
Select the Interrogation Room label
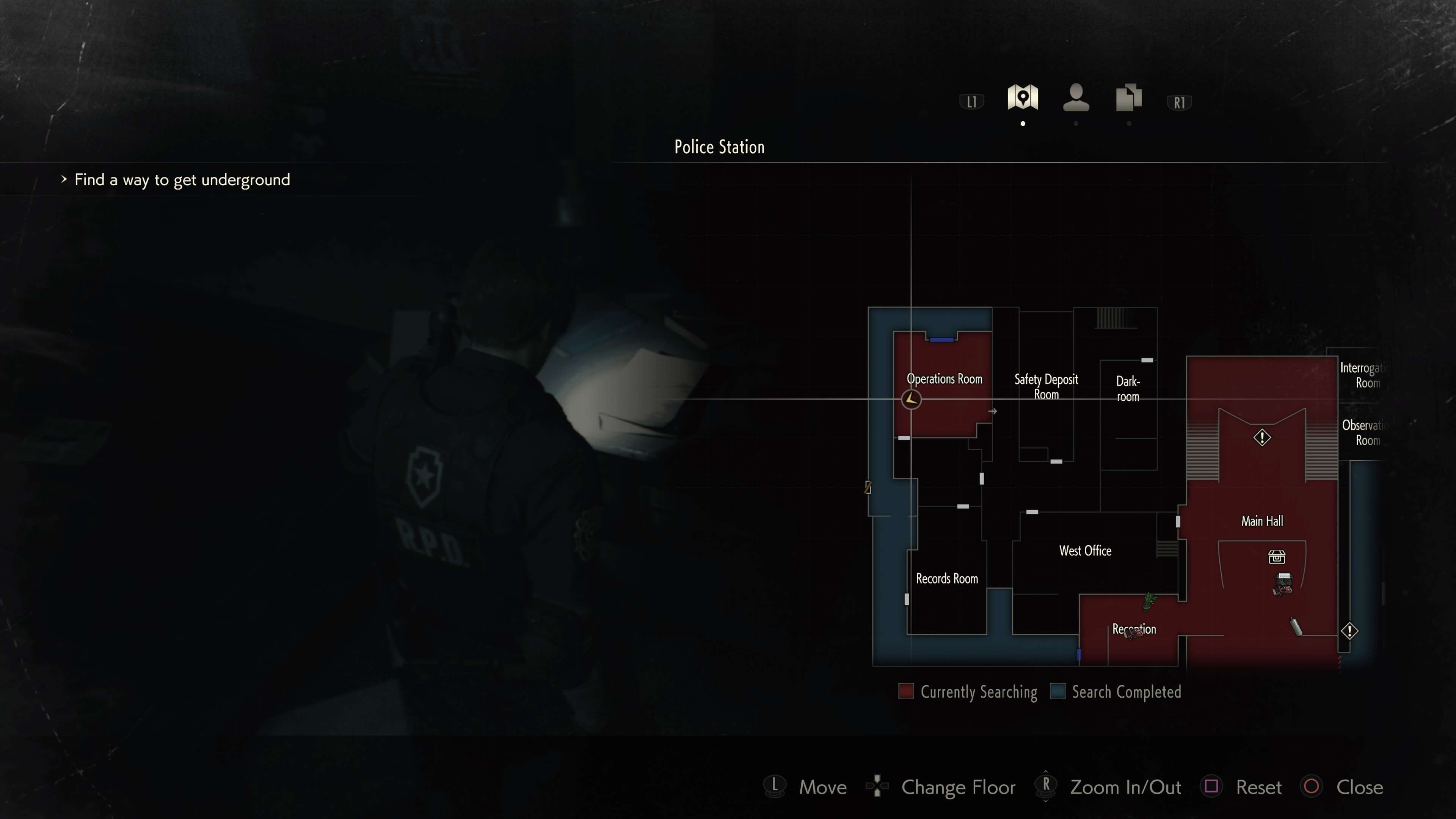1363,375
